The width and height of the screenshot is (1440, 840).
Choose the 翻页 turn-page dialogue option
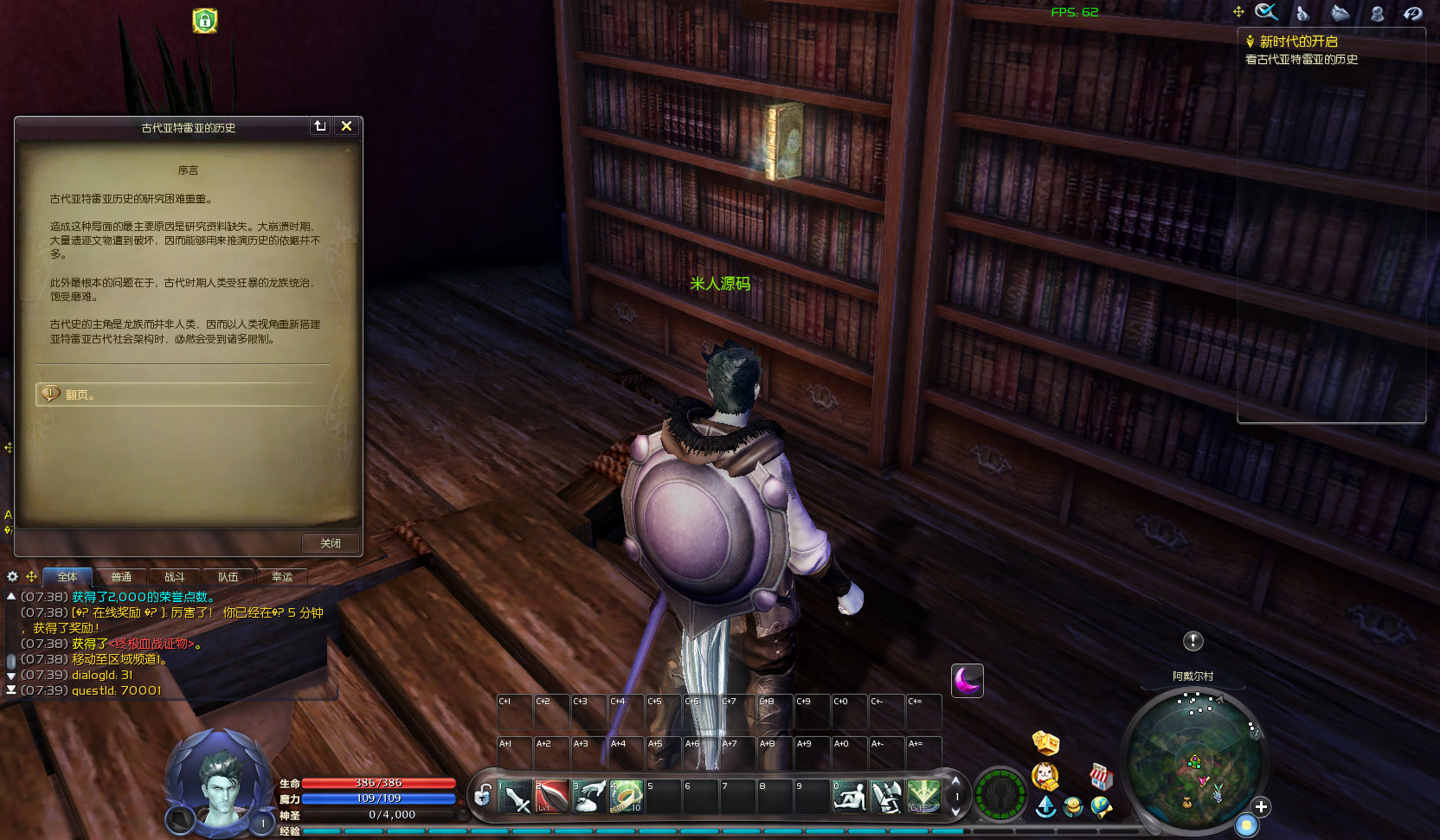coord(80,394)
